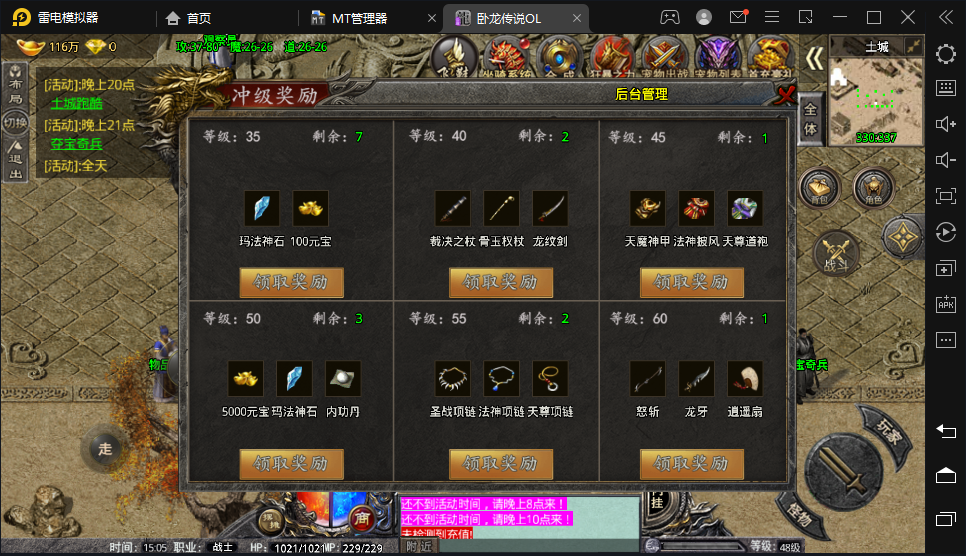Claim the level 40 reward
This screenshot has width=966, height=556.
501,282
